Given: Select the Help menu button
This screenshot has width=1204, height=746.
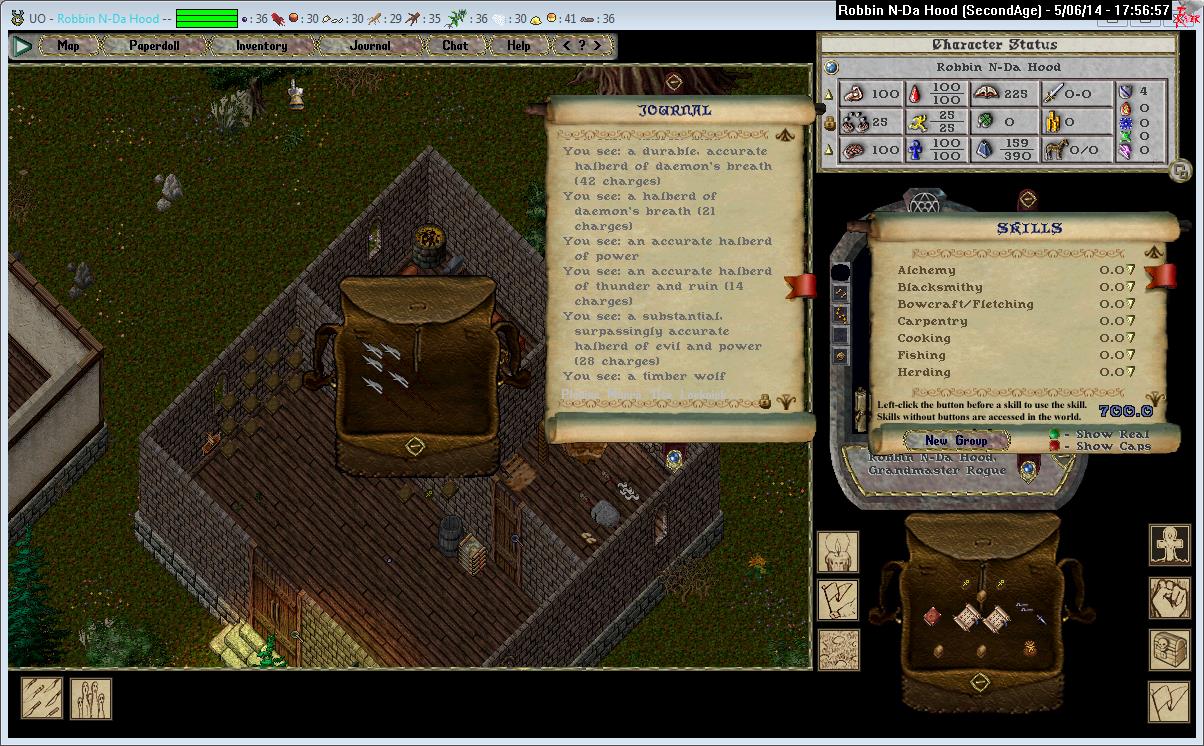Looking at the screenshot, I should [519, 46].
